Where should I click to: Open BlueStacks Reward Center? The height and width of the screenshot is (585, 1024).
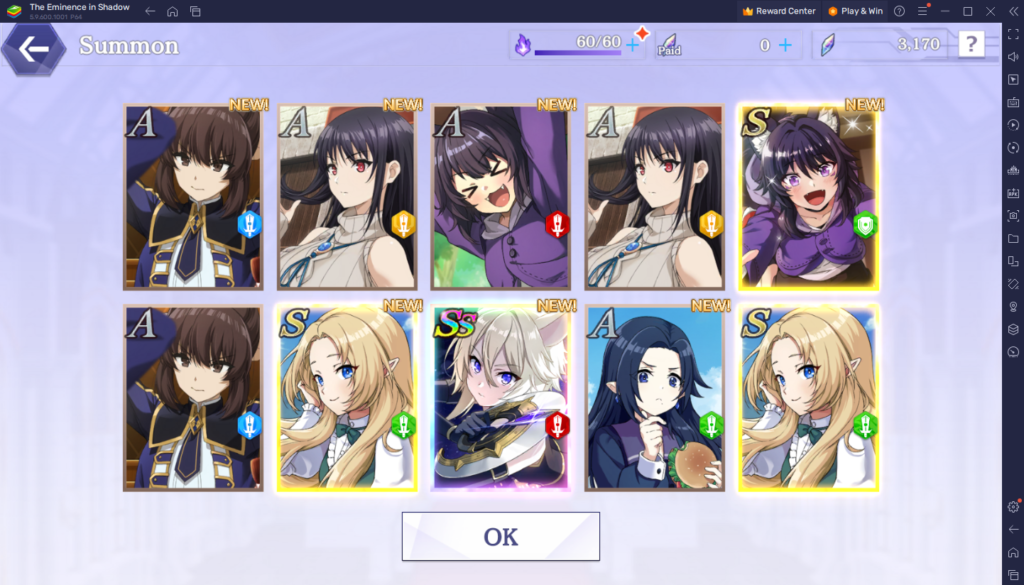click(x=779, y=11)
